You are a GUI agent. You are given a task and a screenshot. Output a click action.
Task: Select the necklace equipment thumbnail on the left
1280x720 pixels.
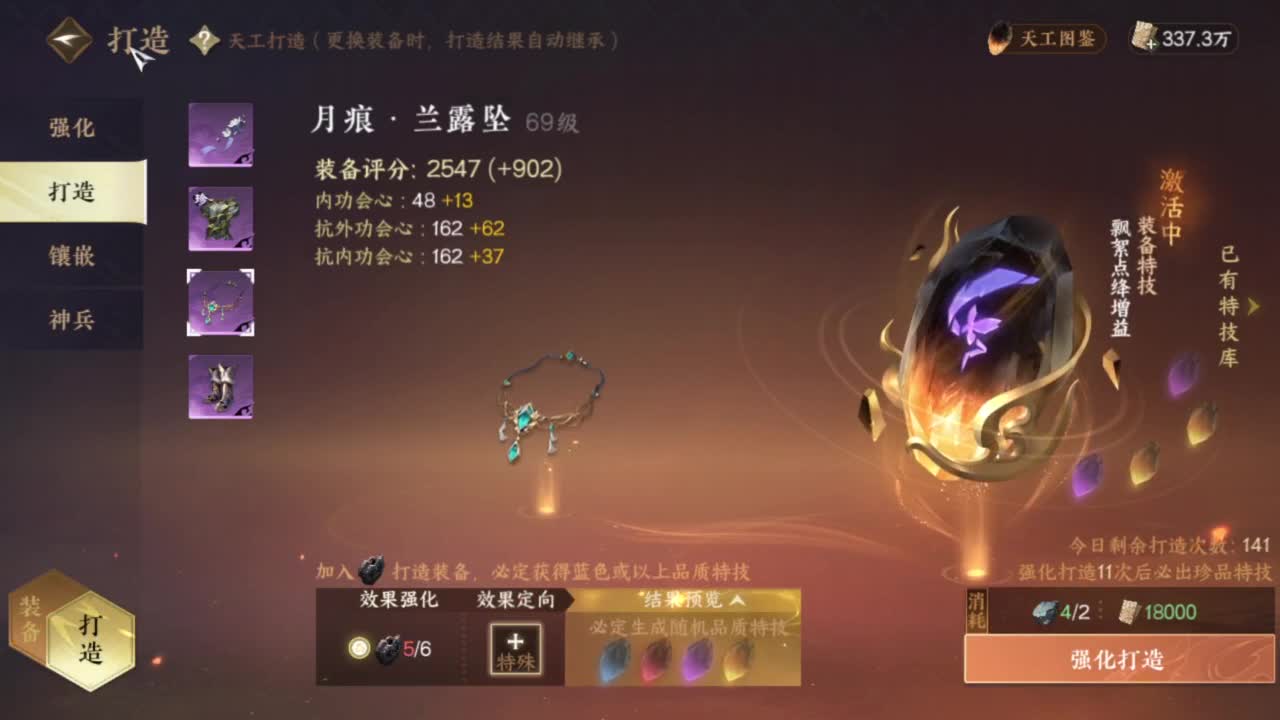[219, 303]
